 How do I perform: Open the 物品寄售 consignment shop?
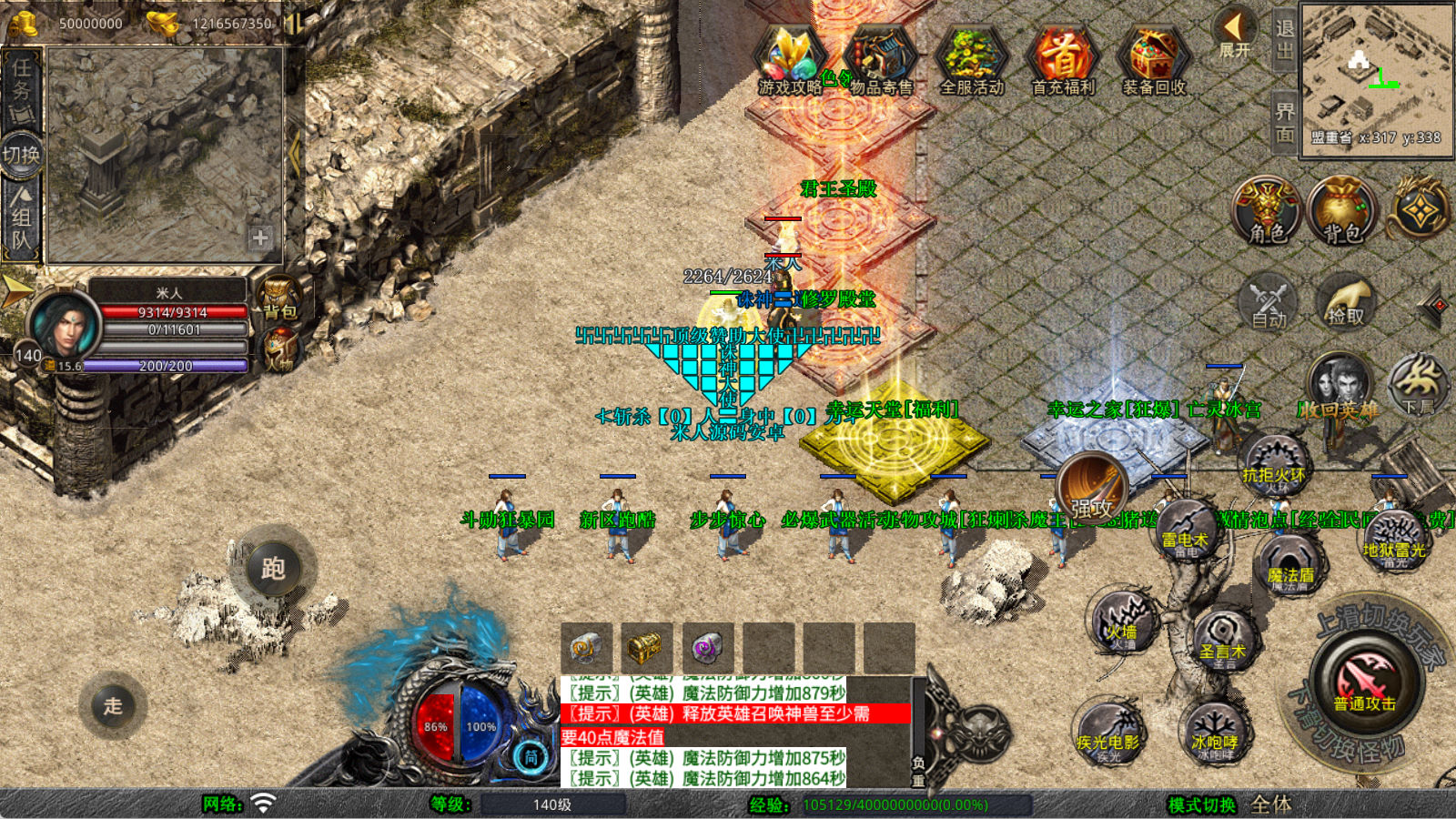[x=880, y=60]
